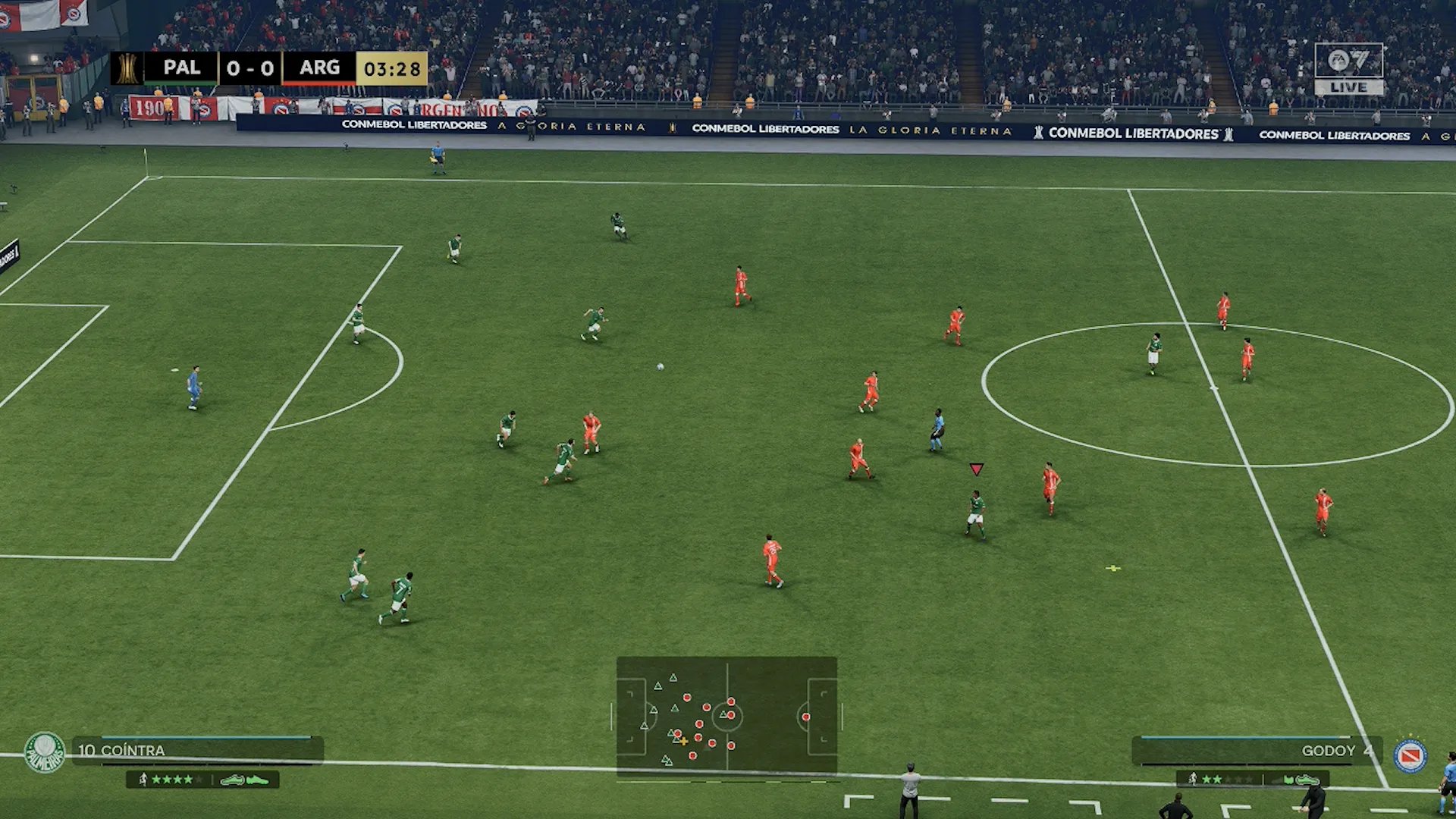Click the Libertadores trophy icon on scoreboard
This screenshot has height=819, width=1456.
point(127,68)
